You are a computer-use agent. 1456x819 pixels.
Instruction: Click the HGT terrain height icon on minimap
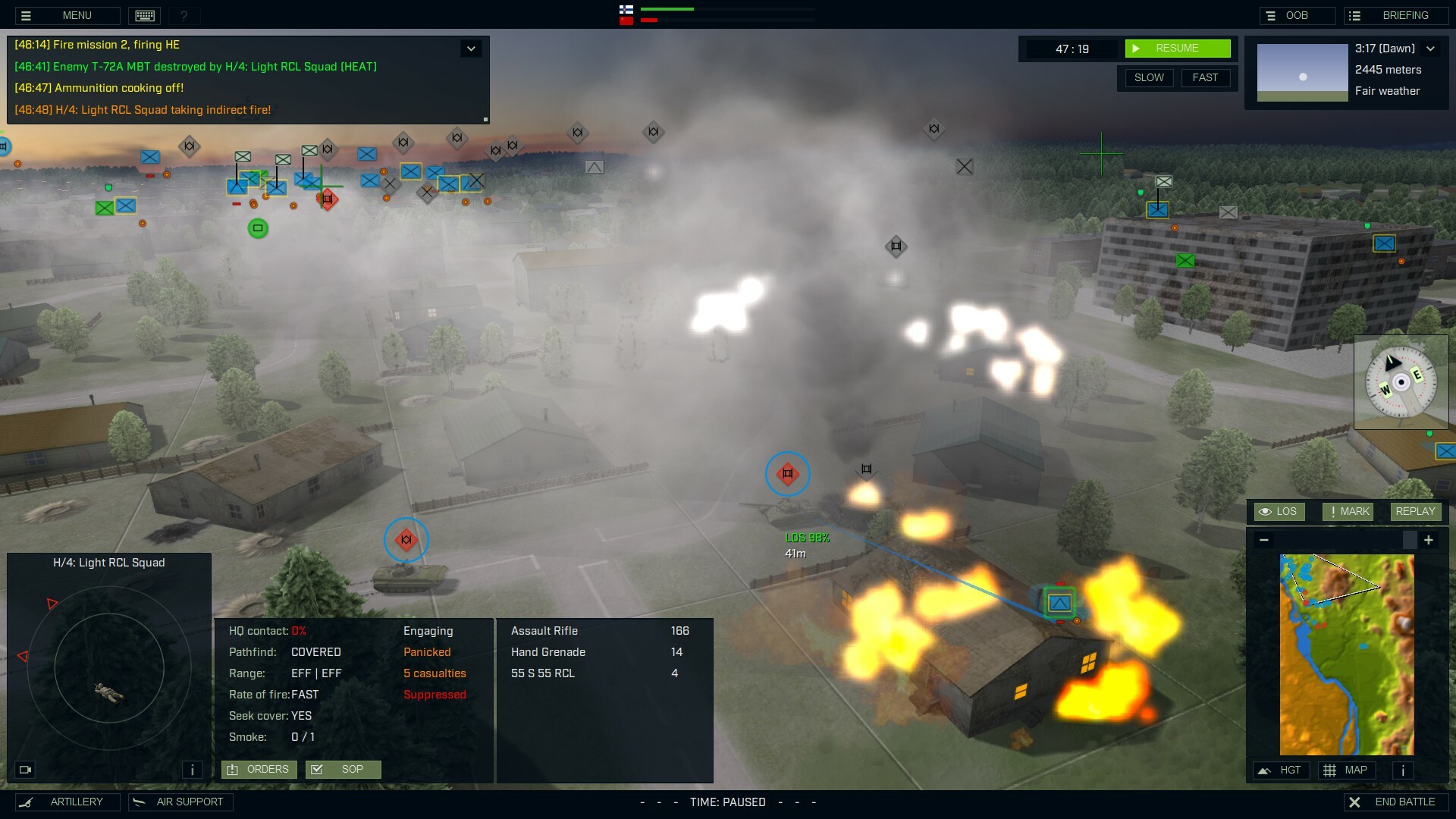tap(1282, 770)
